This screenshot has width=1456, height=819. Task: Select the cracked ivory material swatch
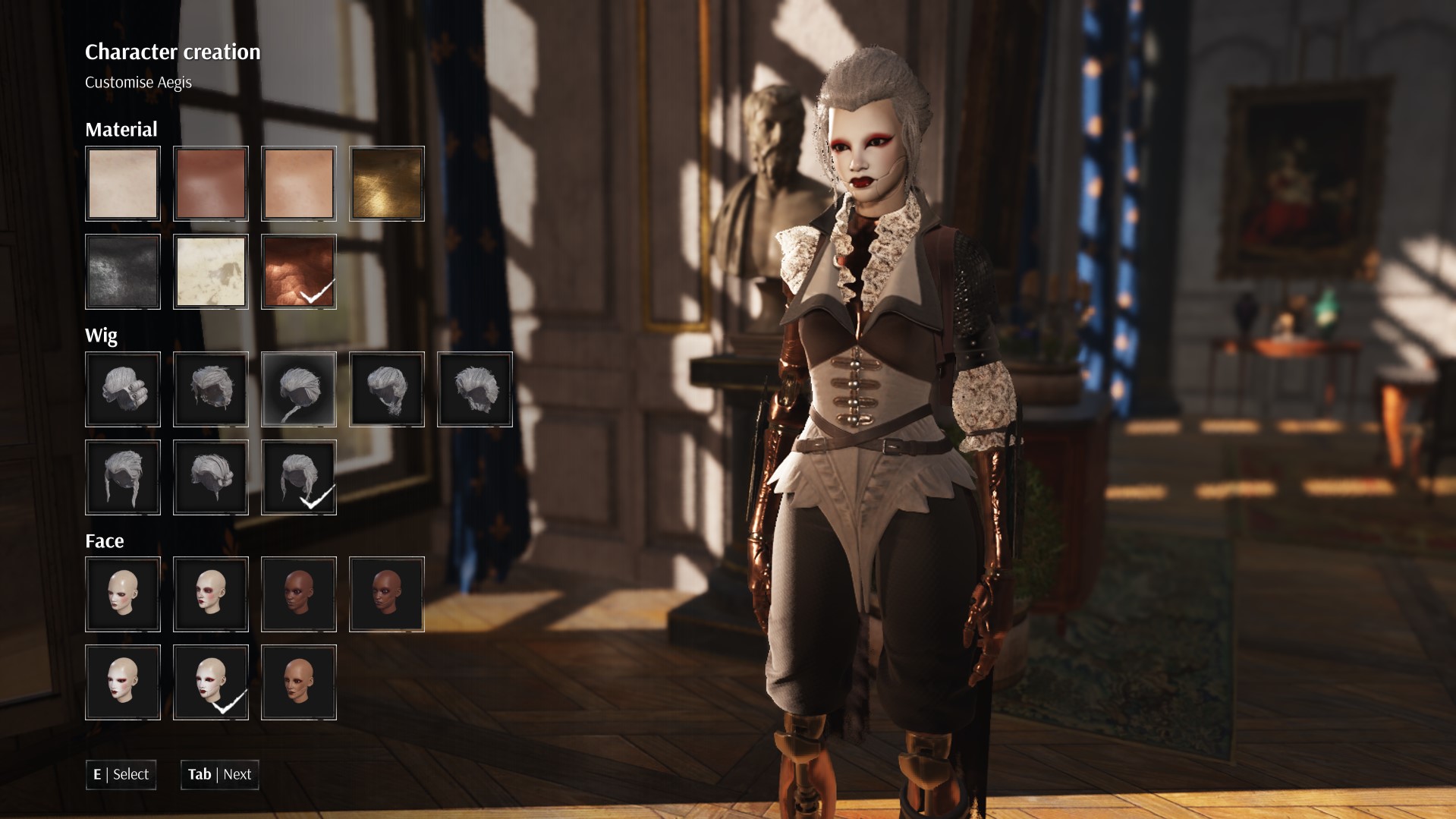pyautogui.click(x=211, y=272)
